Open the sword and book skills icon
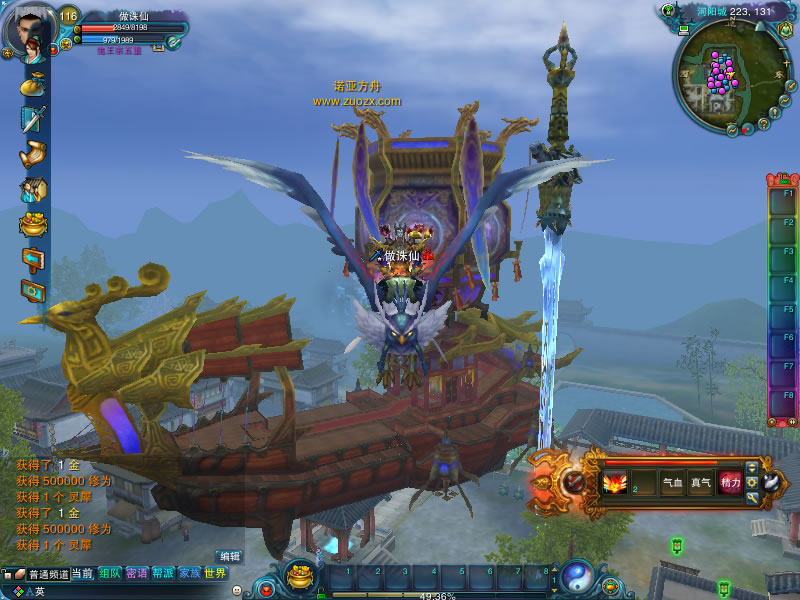The height and width of the screenshot is (600, 800). coord(33,119)
